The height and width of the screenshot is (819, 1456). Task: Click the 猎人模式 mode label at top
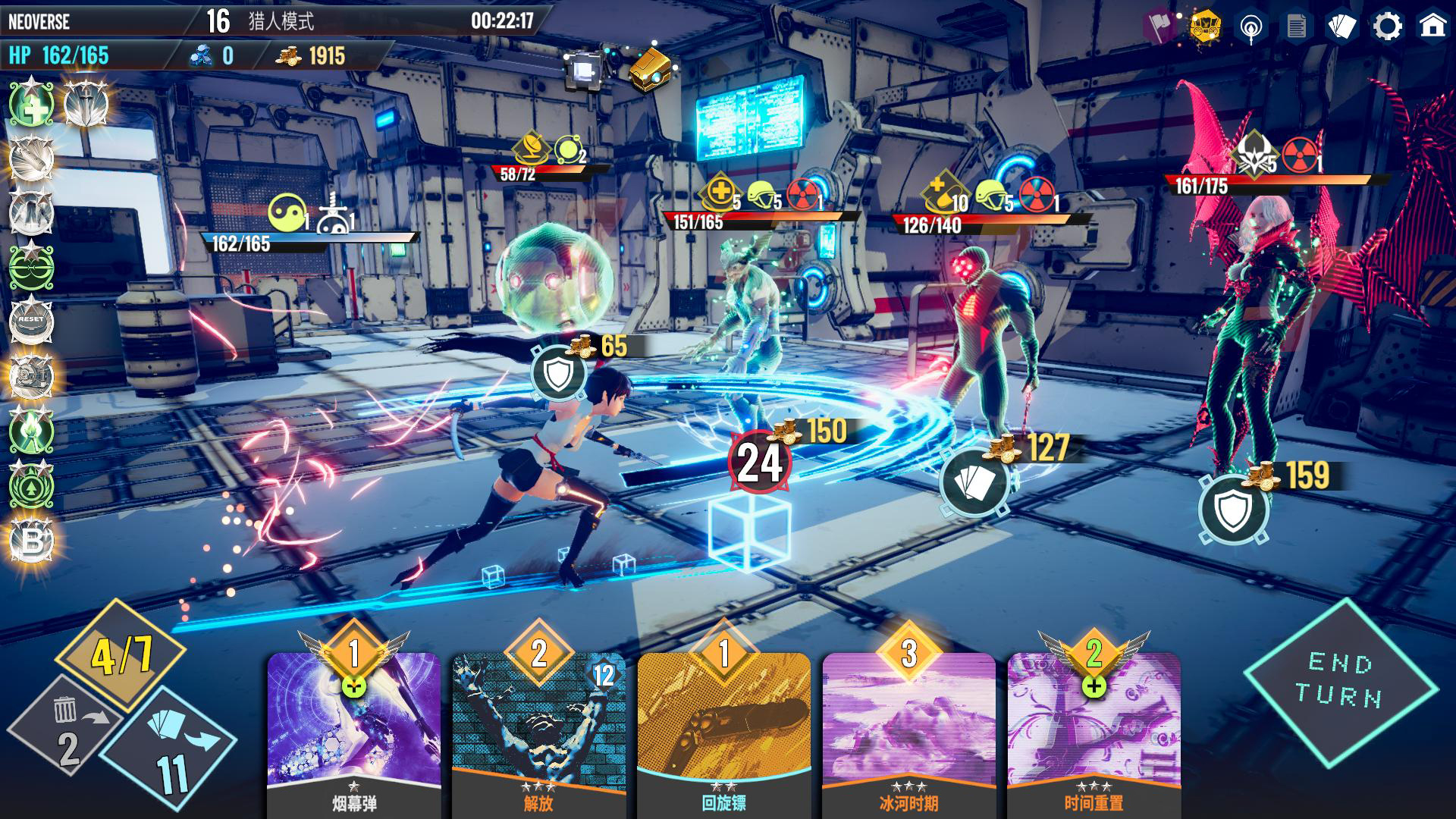pyautogui.click(x=282, y=20)
